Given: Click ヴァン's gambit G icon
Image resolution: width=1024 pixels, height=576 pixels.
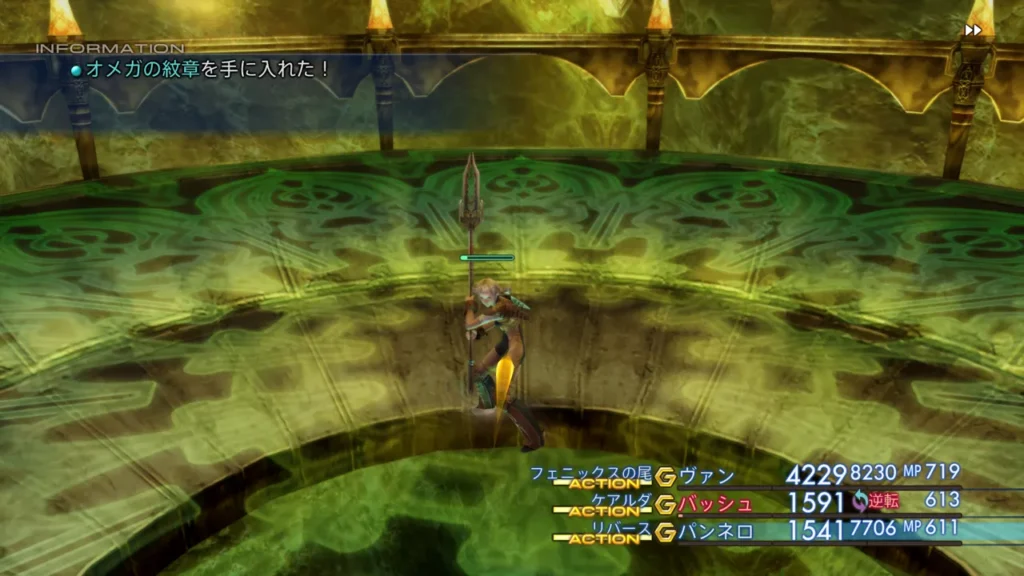Looking at the screenshot, I should (x=666, y=477).
